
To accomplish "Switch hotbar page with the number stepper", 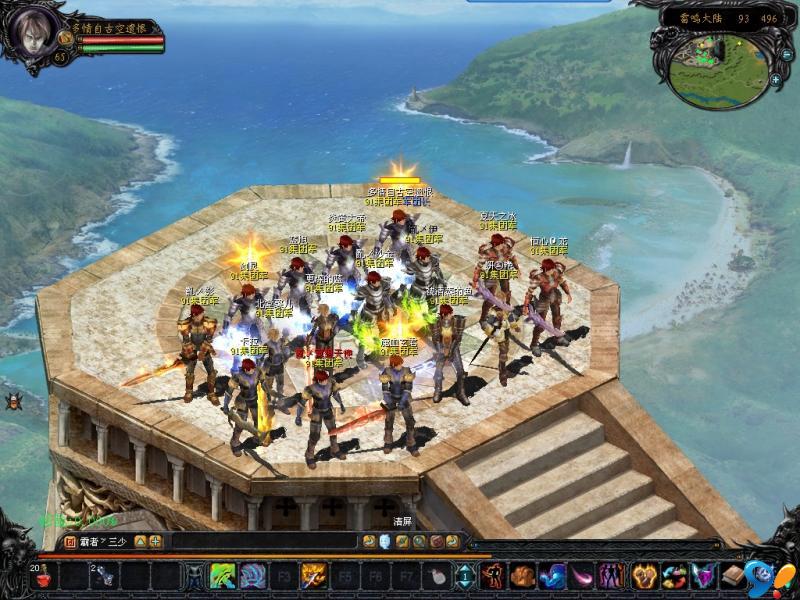I will [x=466, y=576].
